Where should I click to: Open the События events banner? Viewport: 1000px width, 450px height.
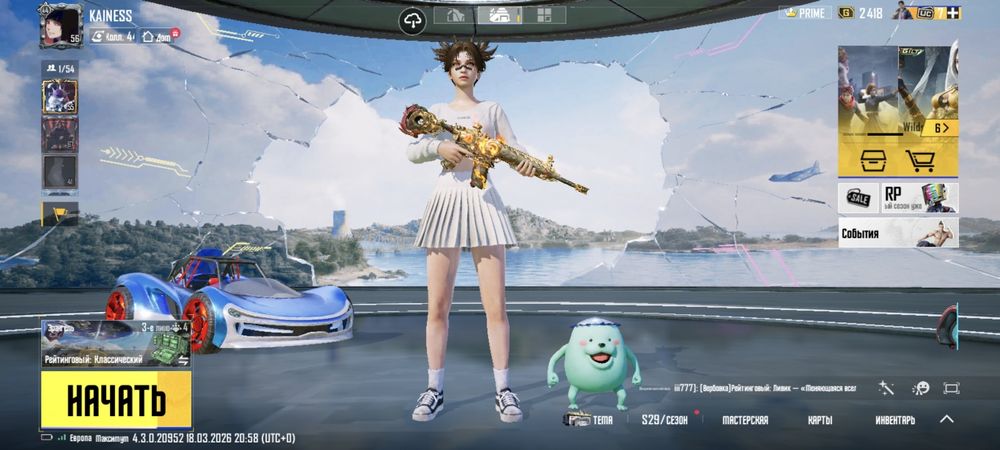tap(897, 233)
